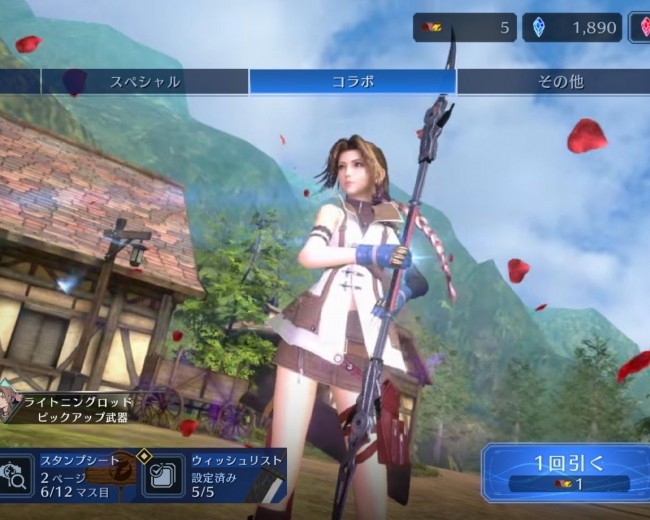
Task: Click the magnifying glass details icon
Action: pos(15,475)
